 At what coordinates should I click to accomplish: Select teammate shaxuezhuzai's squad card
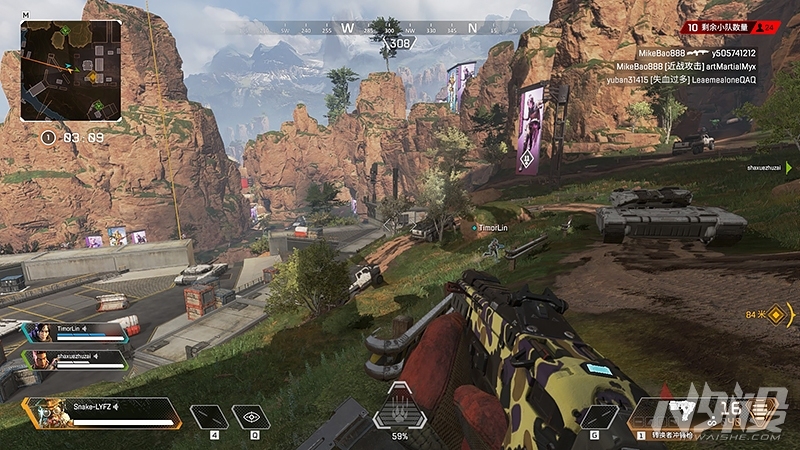(x=78, y=359)
